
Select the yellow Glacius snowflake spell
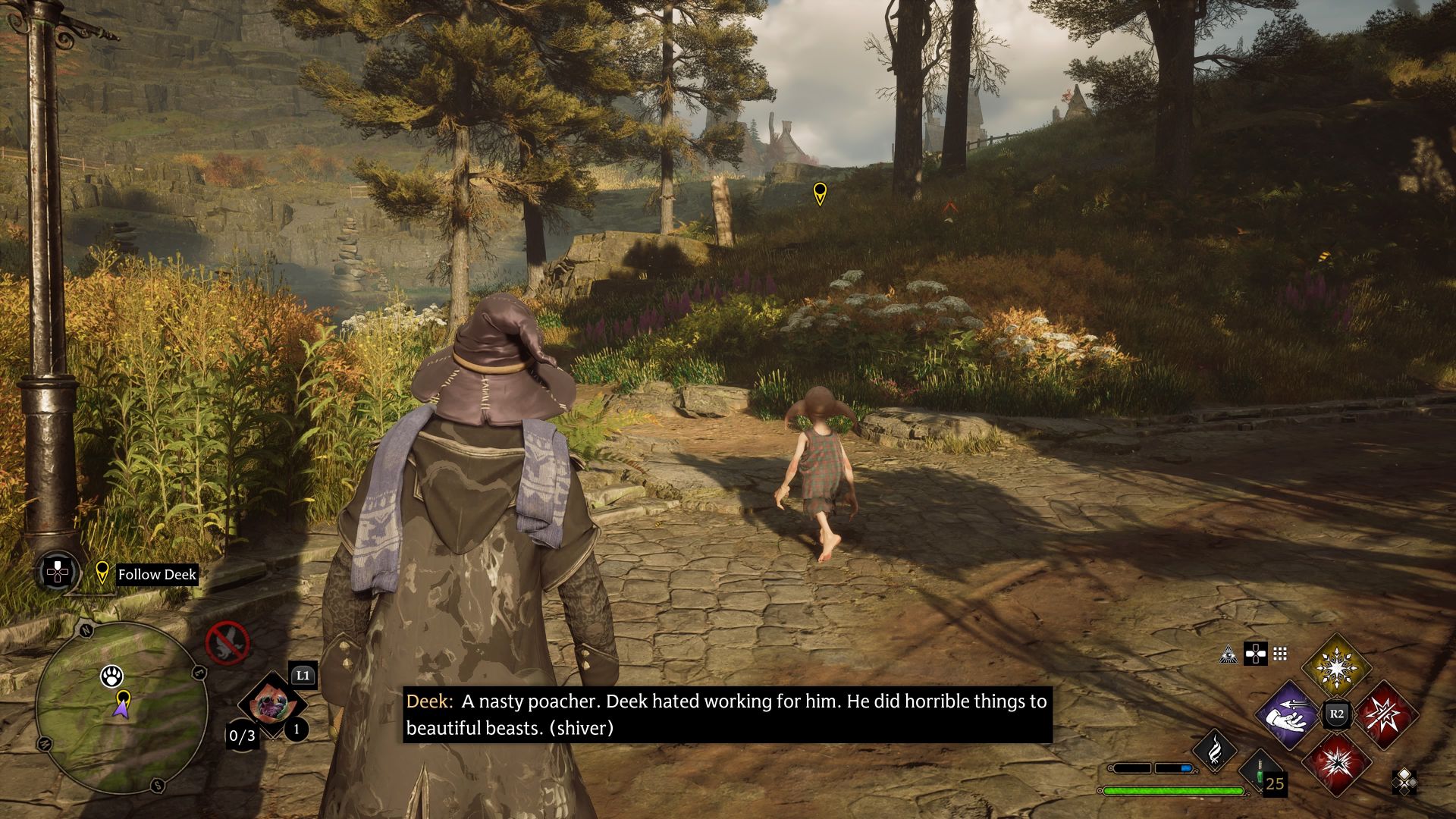pos(1336,668)
